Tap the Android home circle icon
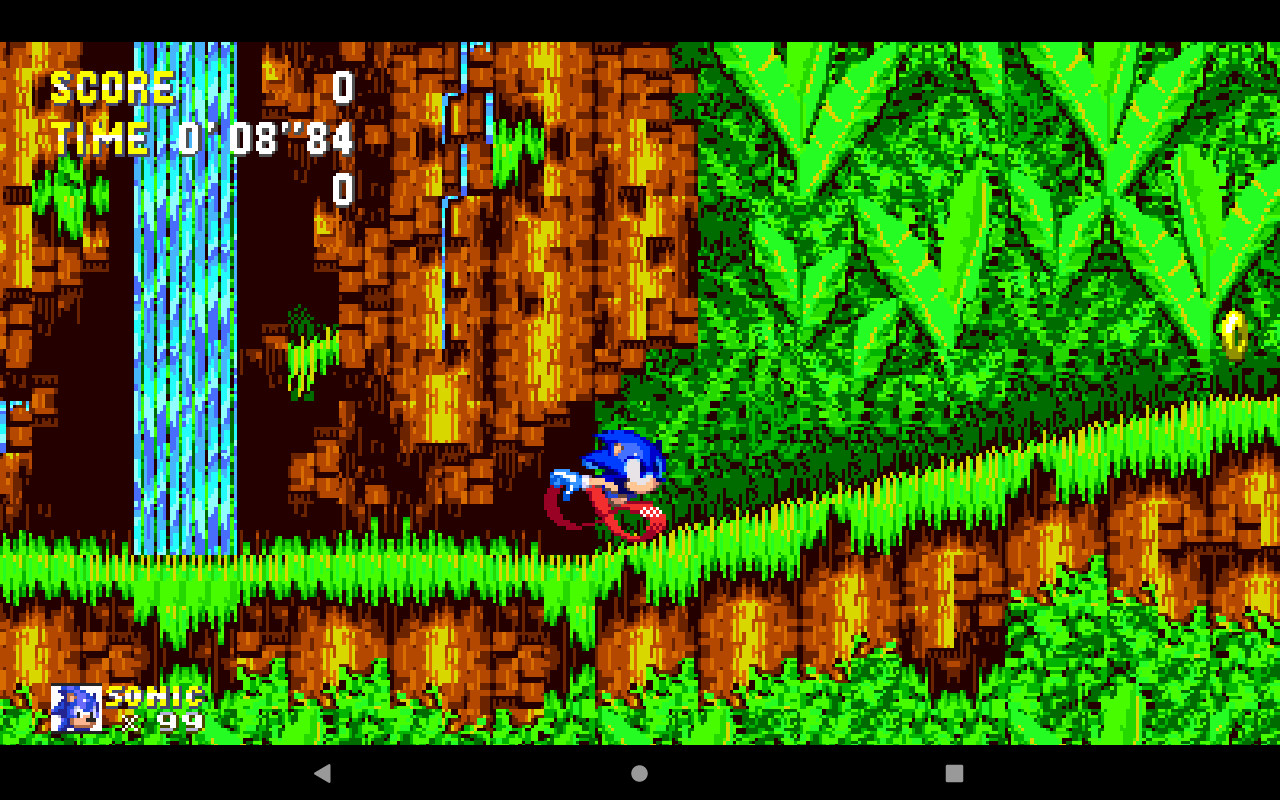The height and width of the screenshot is (800, 1280). (637, 771)
